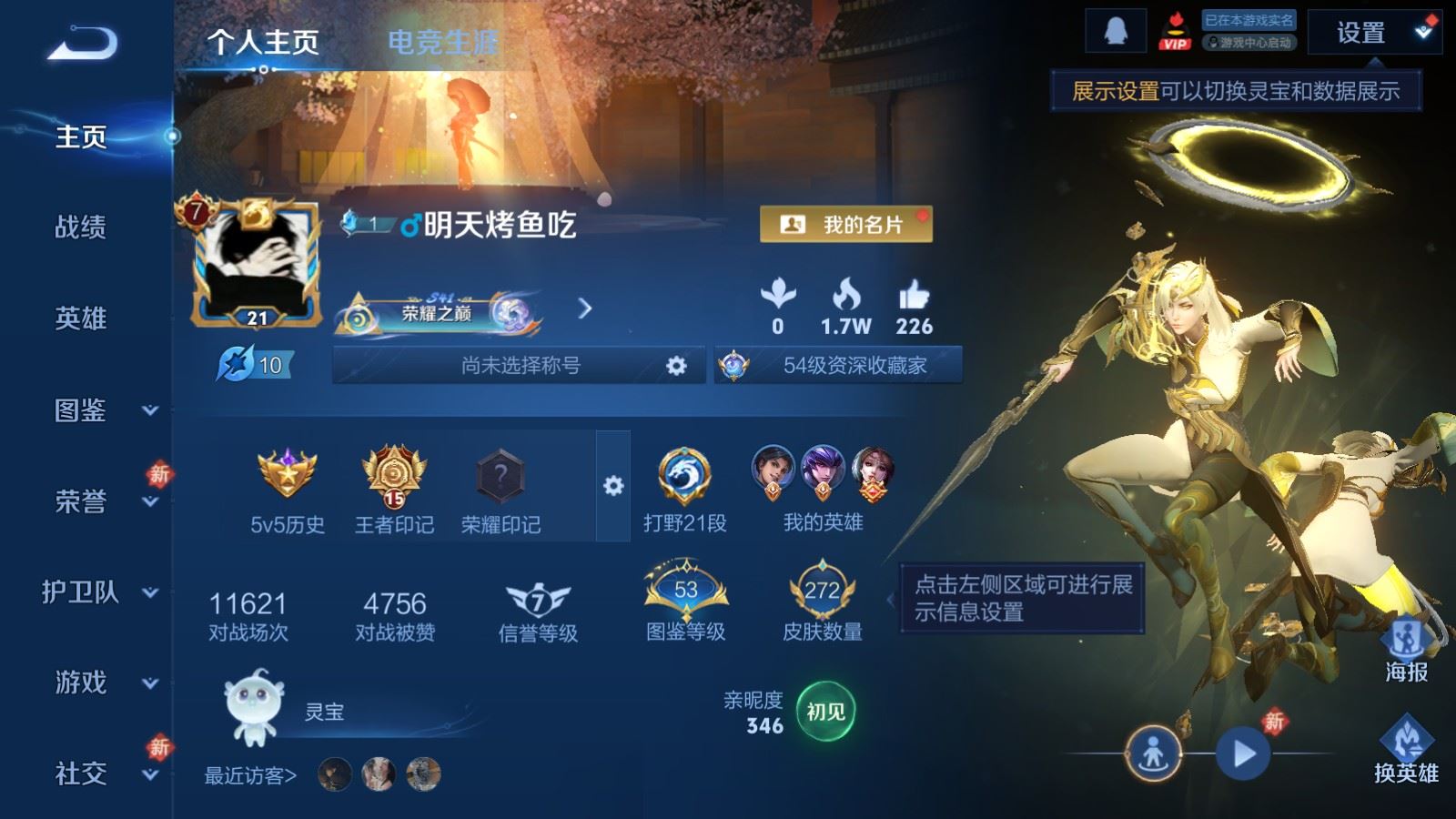The image size is (1456, 819).
Task: View the 荣耀印记 badge
Action: 499,476
